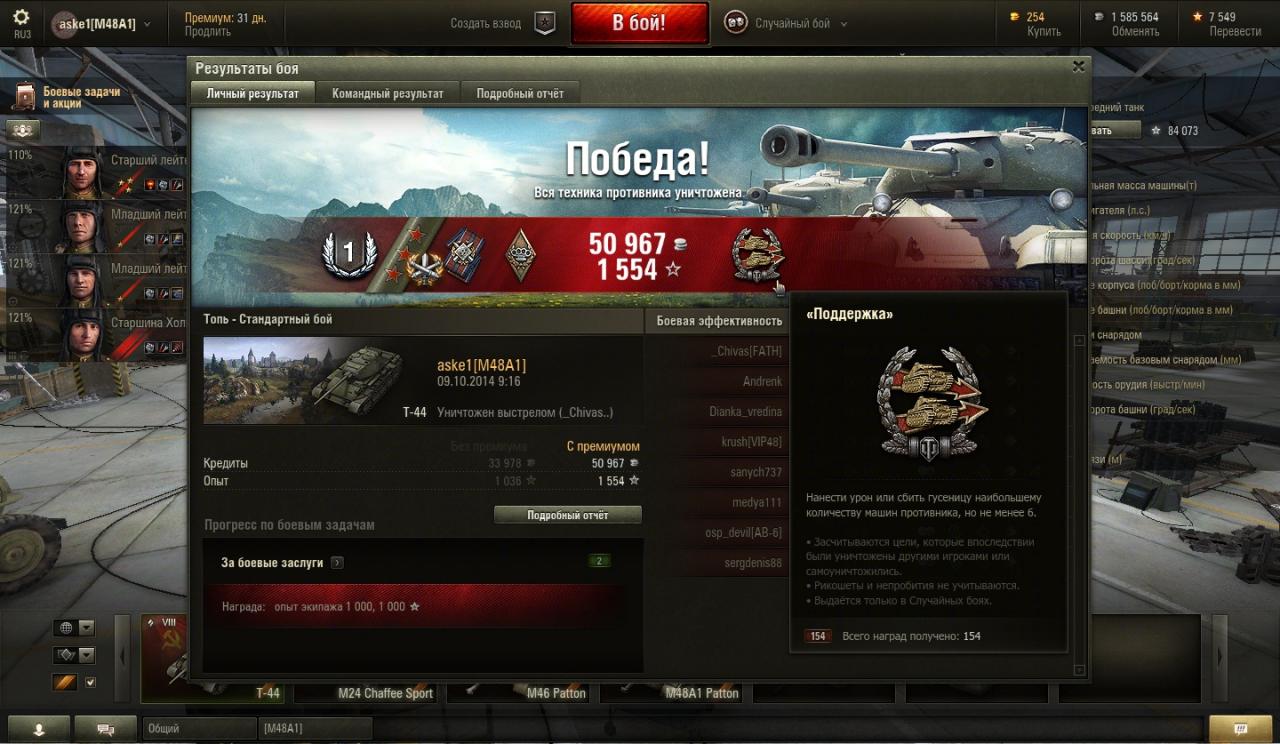
Task: Select the M46 Patton in the tank carousel
Action: pyautogui.click(x=521, y=691)
